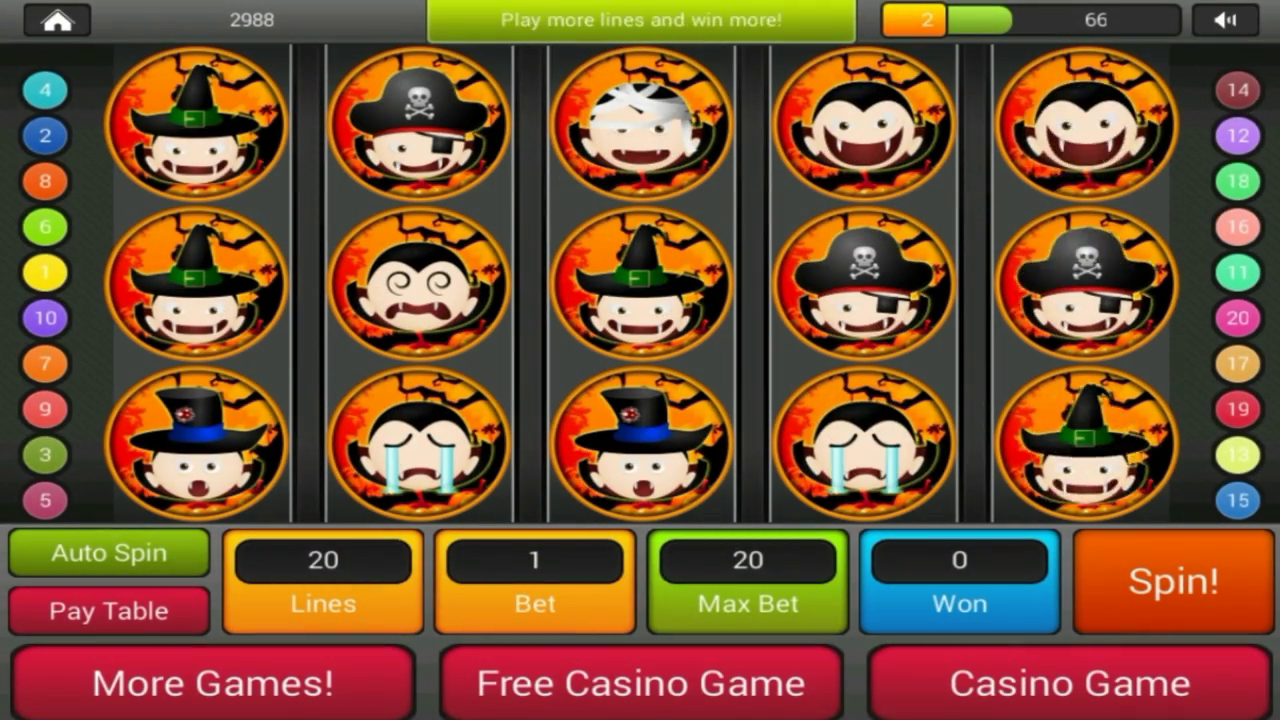Screen dimensions: 1280x720
Task: Open More Games!
Action: pos(213,683)
